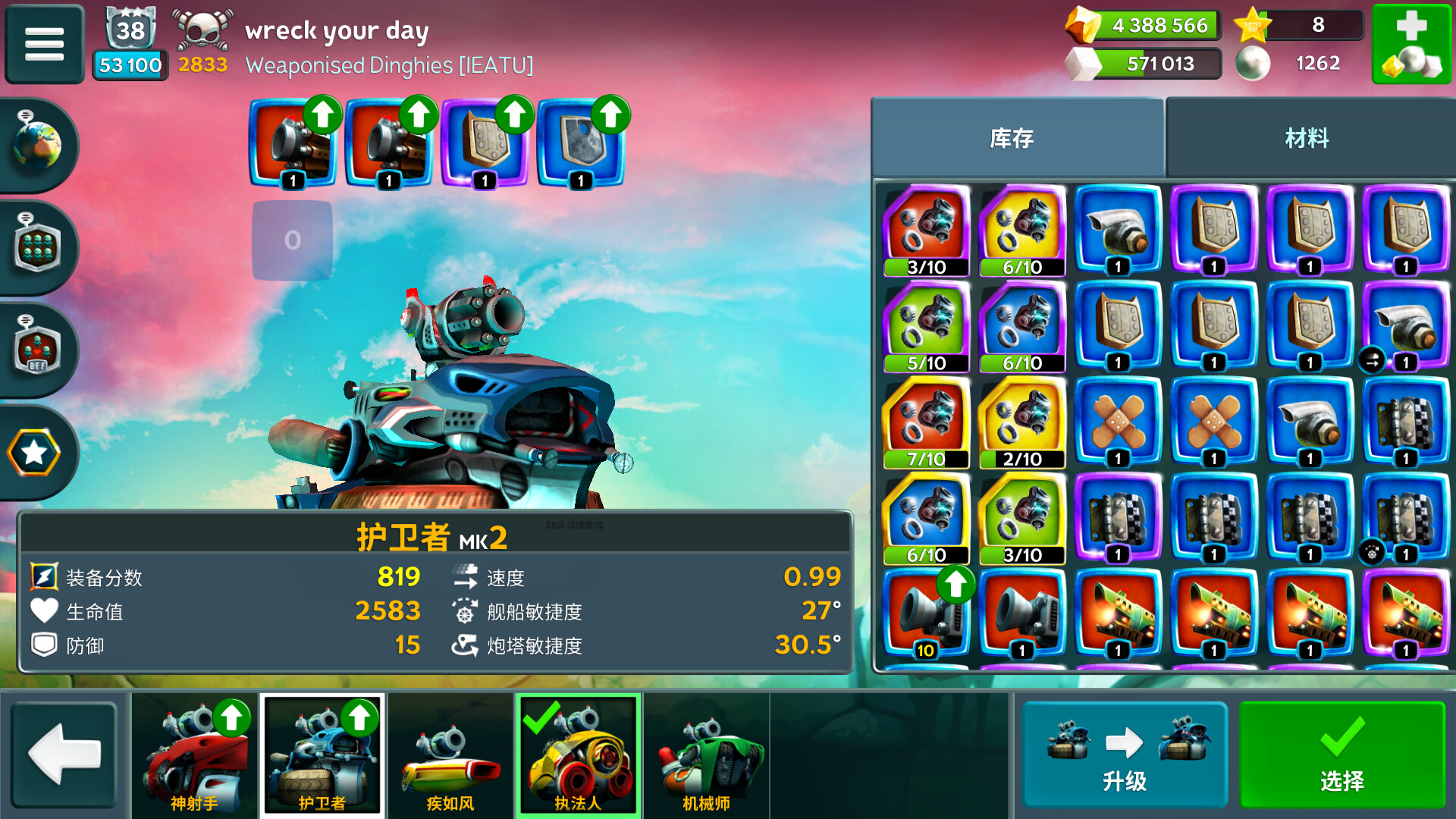Select the red parts item showing 7/10
The width and height of the screenshot is (1456, 819).
(926, 422)
